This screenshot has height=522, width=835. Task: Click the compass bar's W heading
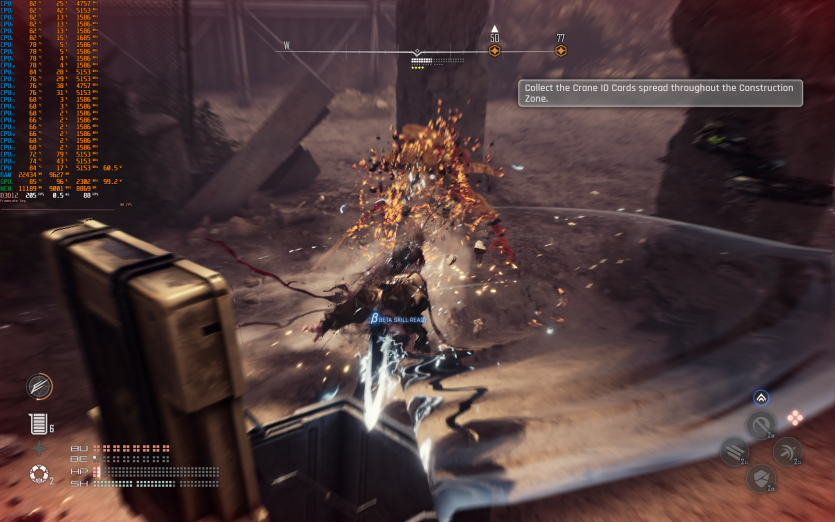coord(286,45)
